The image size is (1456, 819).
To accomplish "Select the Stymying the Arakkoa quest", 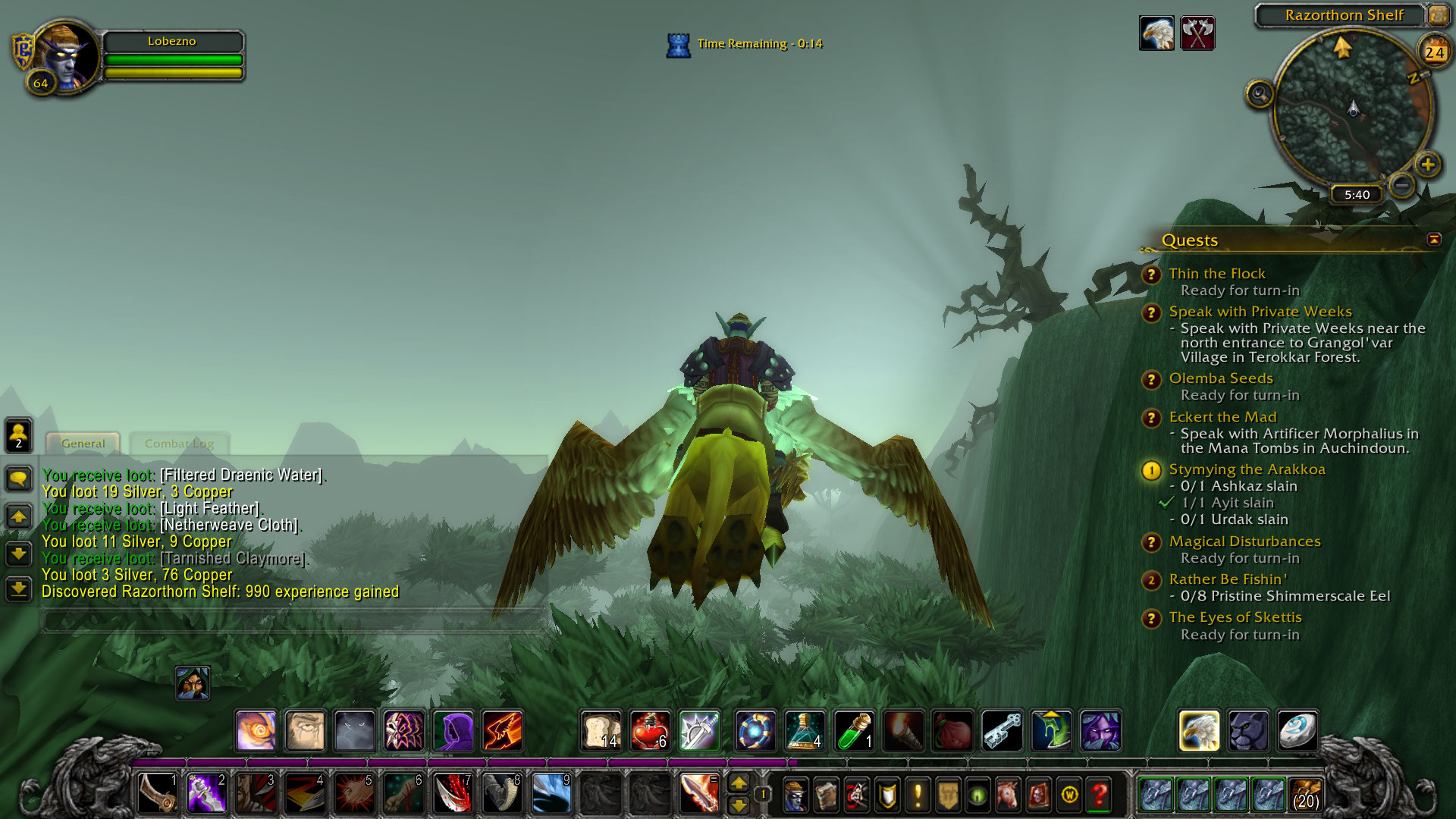I will click(1247, 469).
